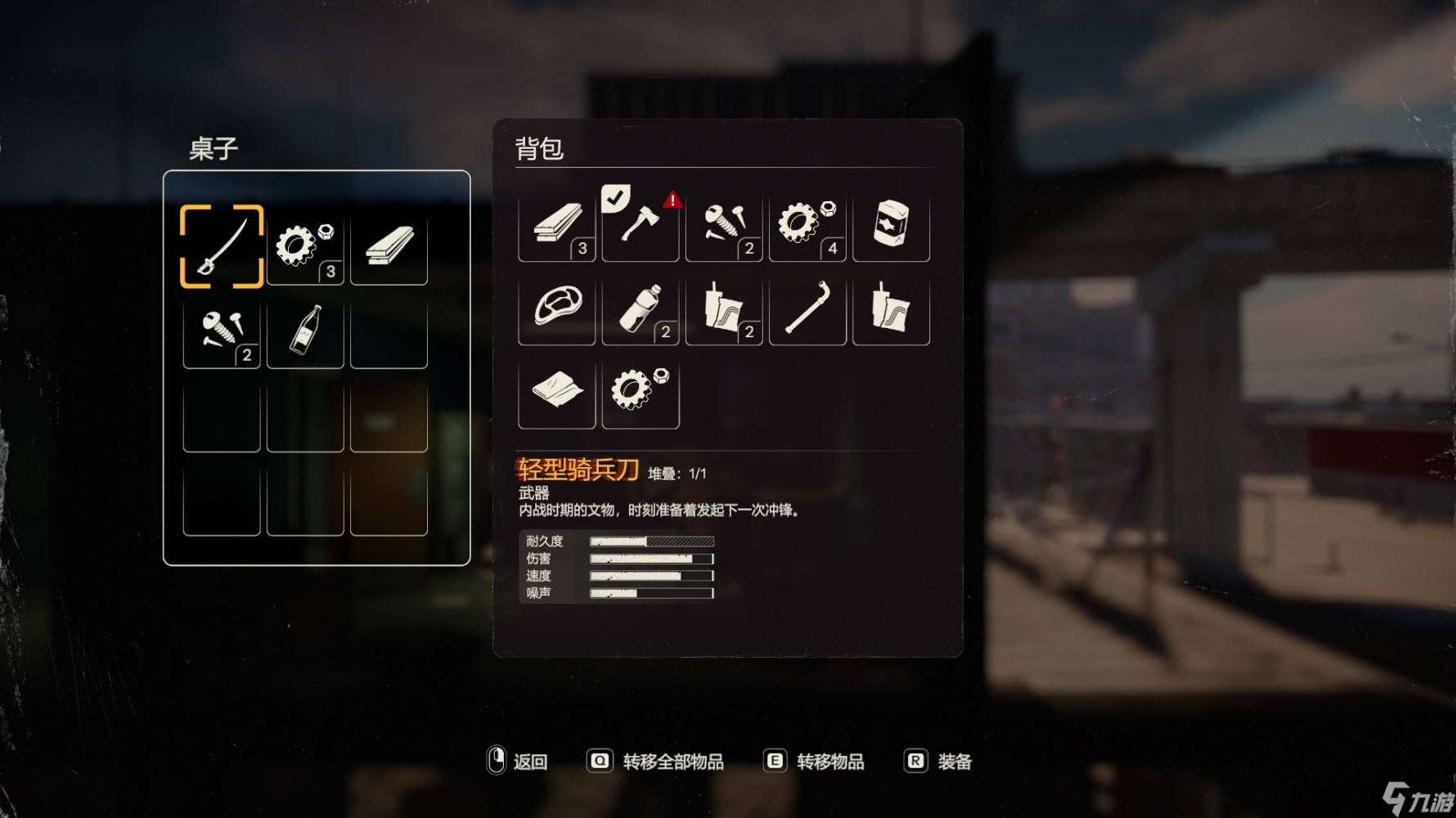Select the stack of 4 gears in the backpack
This screenshot has height=818, width=1456.
coord(807,223)
